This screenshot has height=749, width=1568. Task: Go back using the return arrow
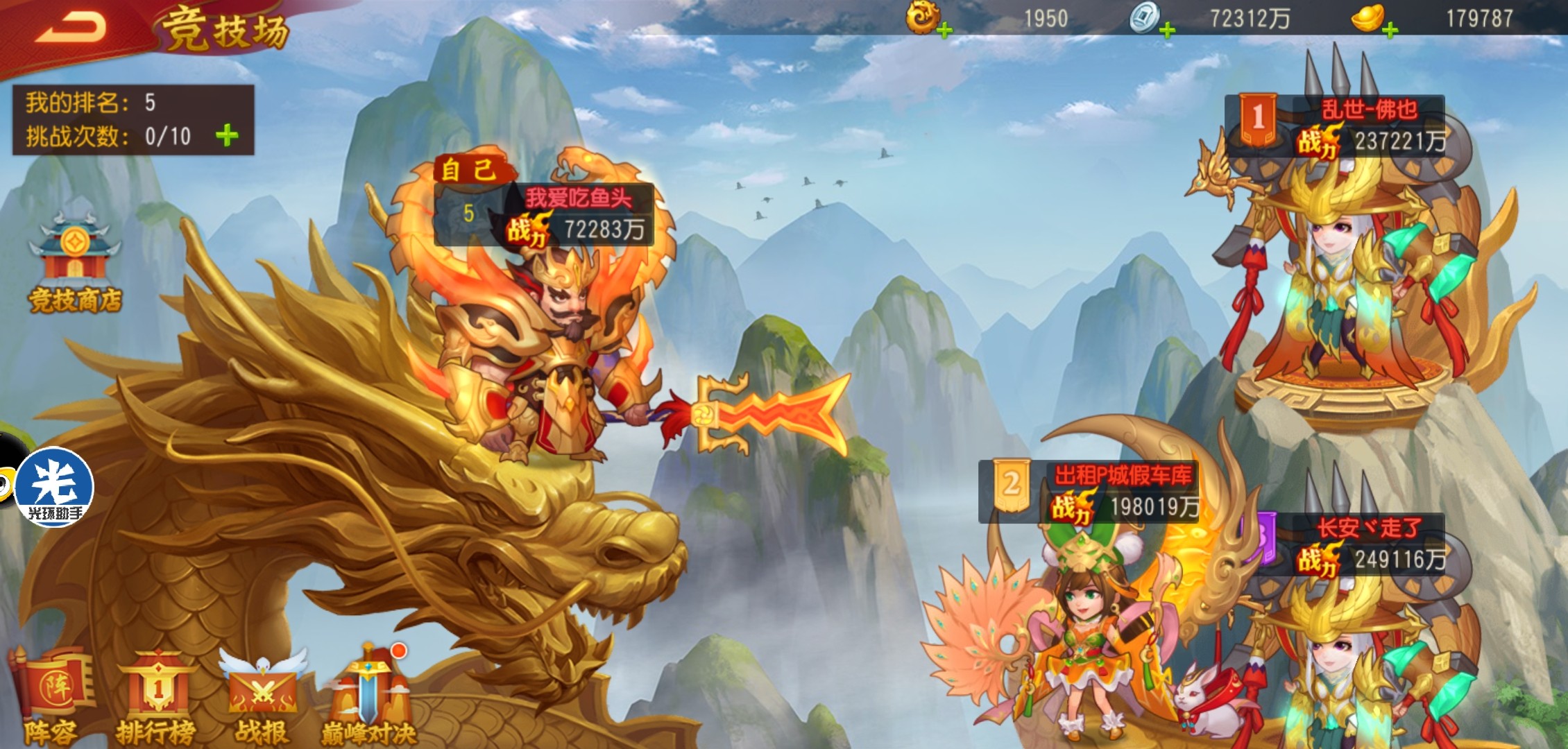point(71,28)
